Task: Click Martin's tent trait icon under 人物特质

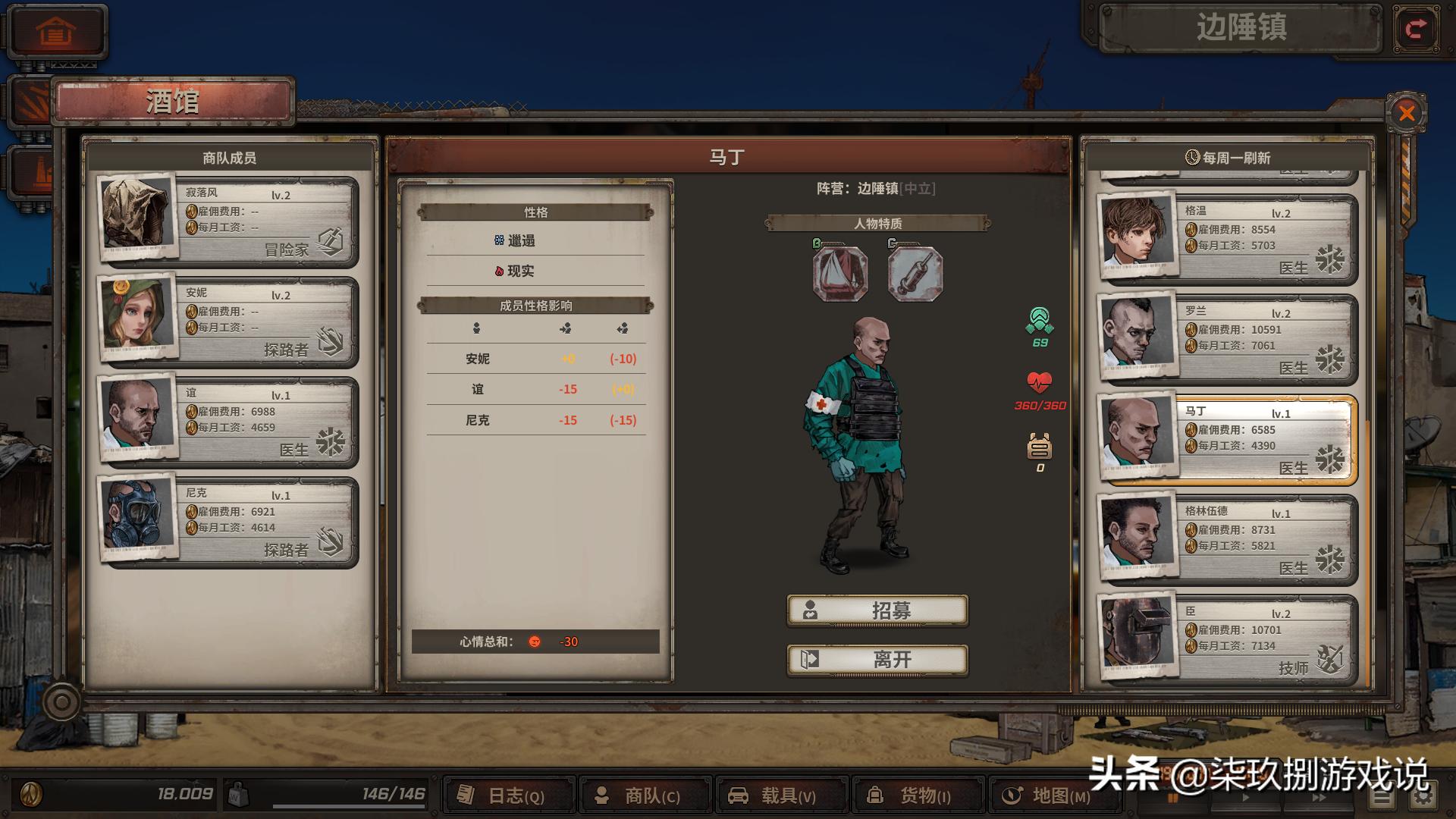Action: pyautogui.click(x=839, y=275)
